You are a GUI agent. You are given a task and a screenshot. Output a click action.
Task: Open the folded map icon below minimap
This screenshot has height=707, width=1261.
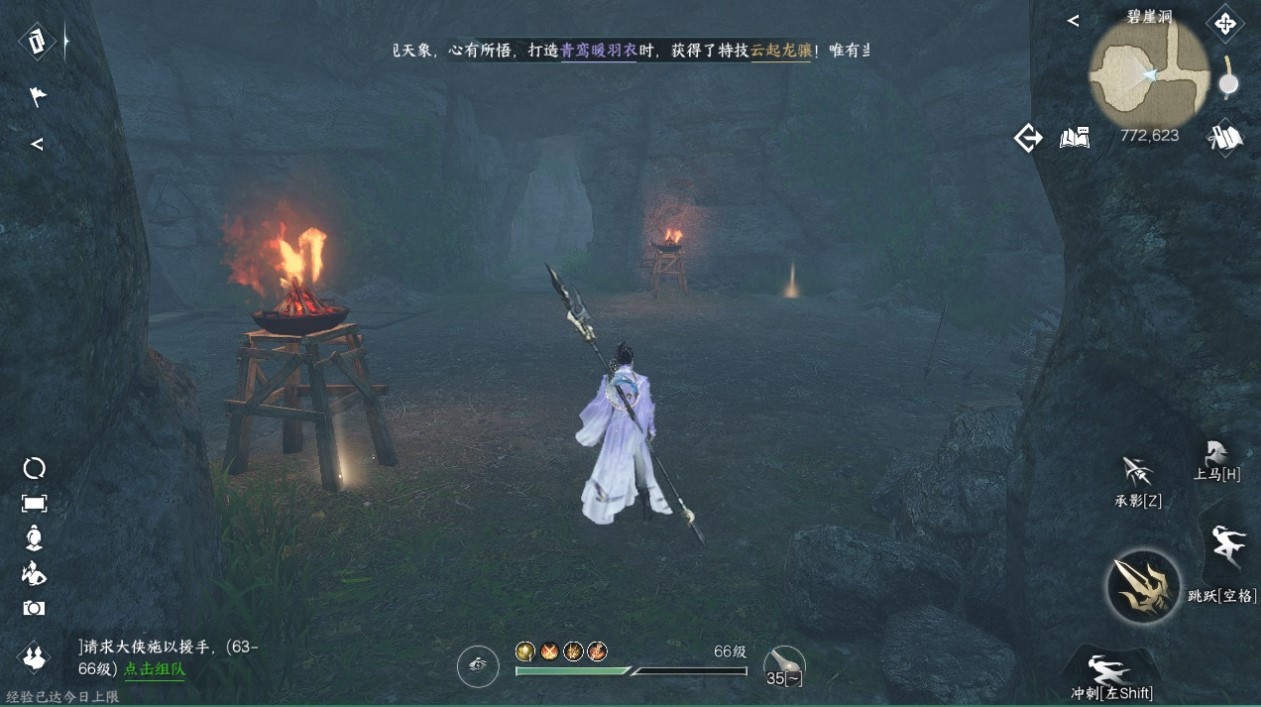(x=1224, y=138)
